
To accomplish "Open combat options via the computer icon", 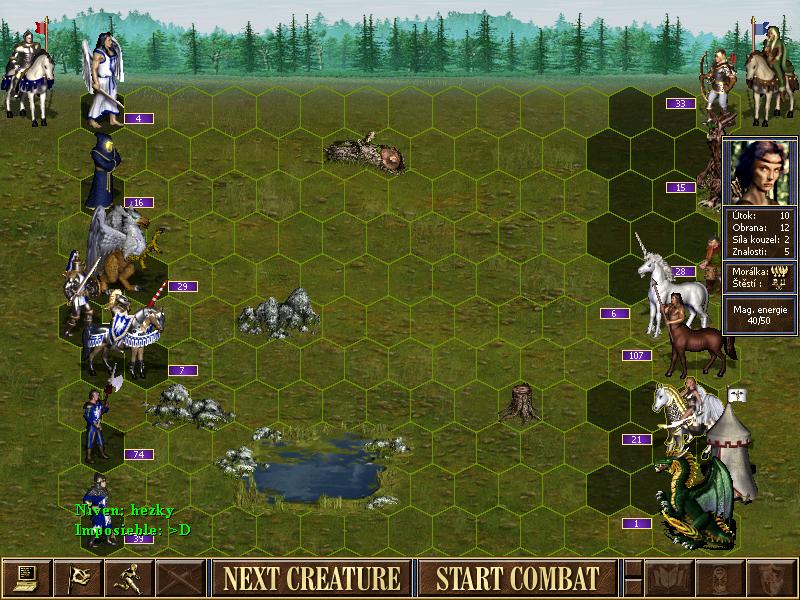I will [25, 578].
